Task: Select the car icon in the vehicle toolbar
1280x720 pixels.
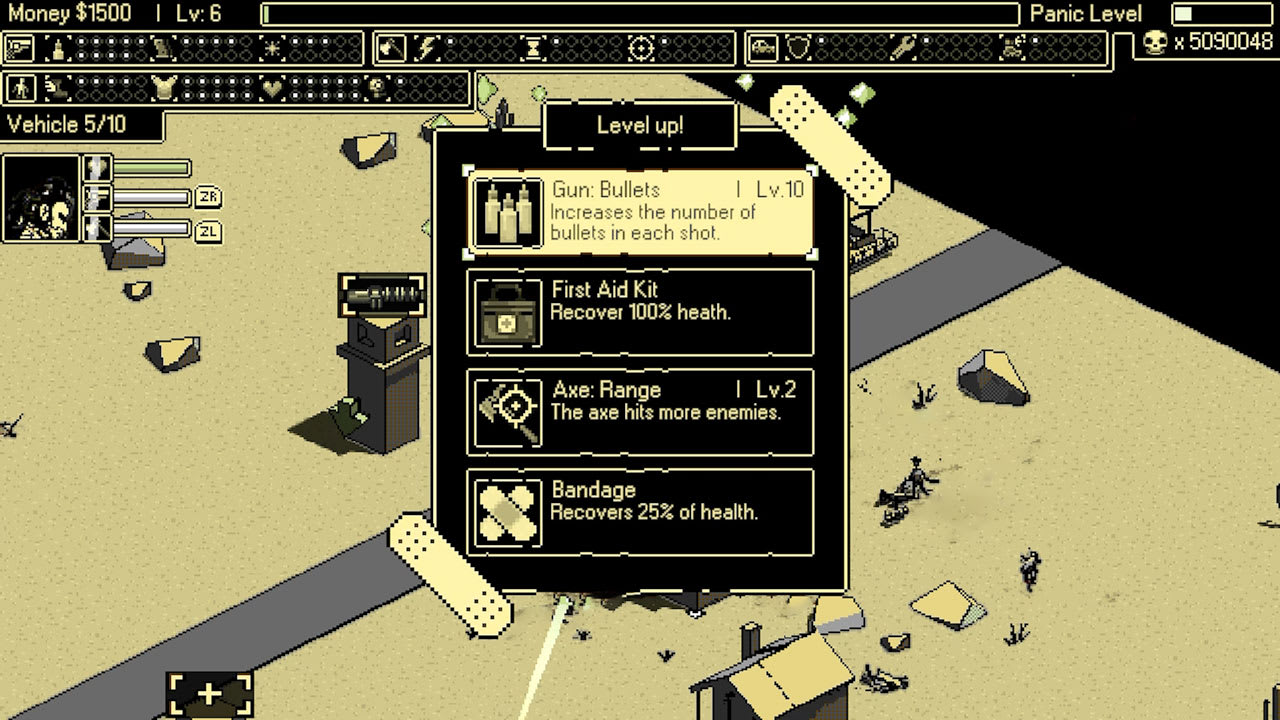Action: click(x=763, y=47)
